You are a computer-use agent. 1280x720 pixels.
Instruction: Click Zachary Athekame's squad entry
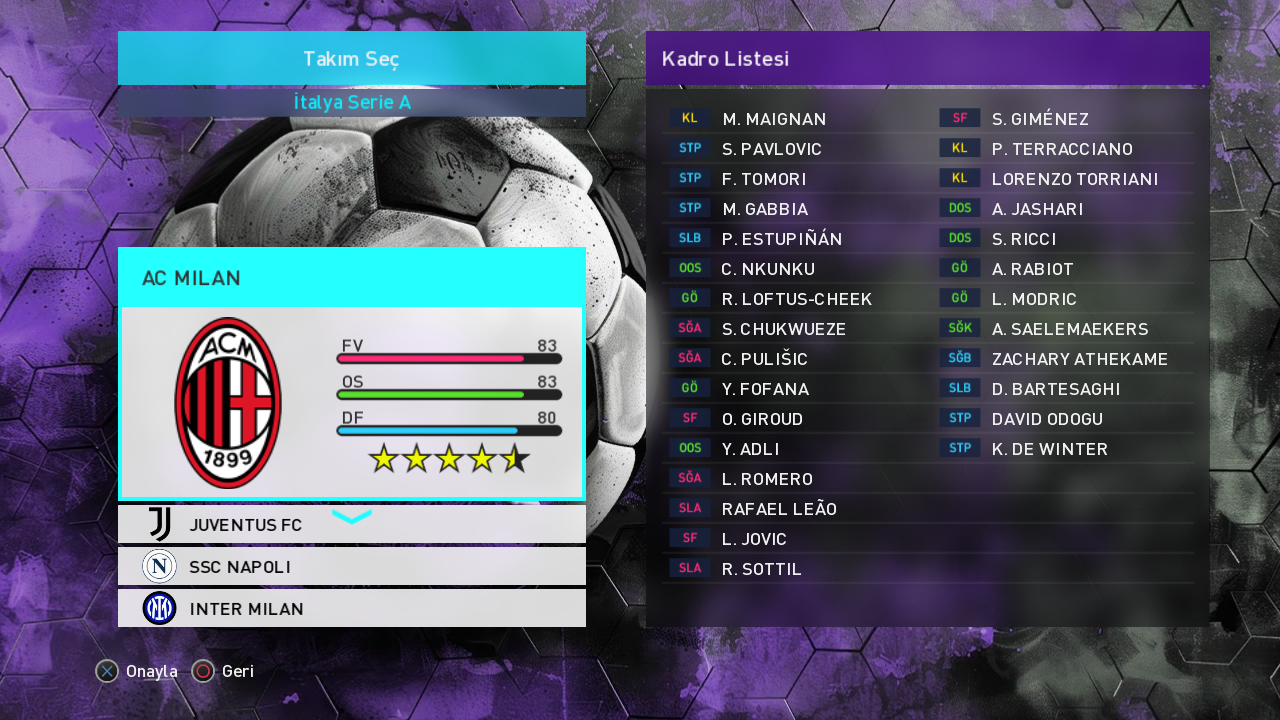point(1079,359)
